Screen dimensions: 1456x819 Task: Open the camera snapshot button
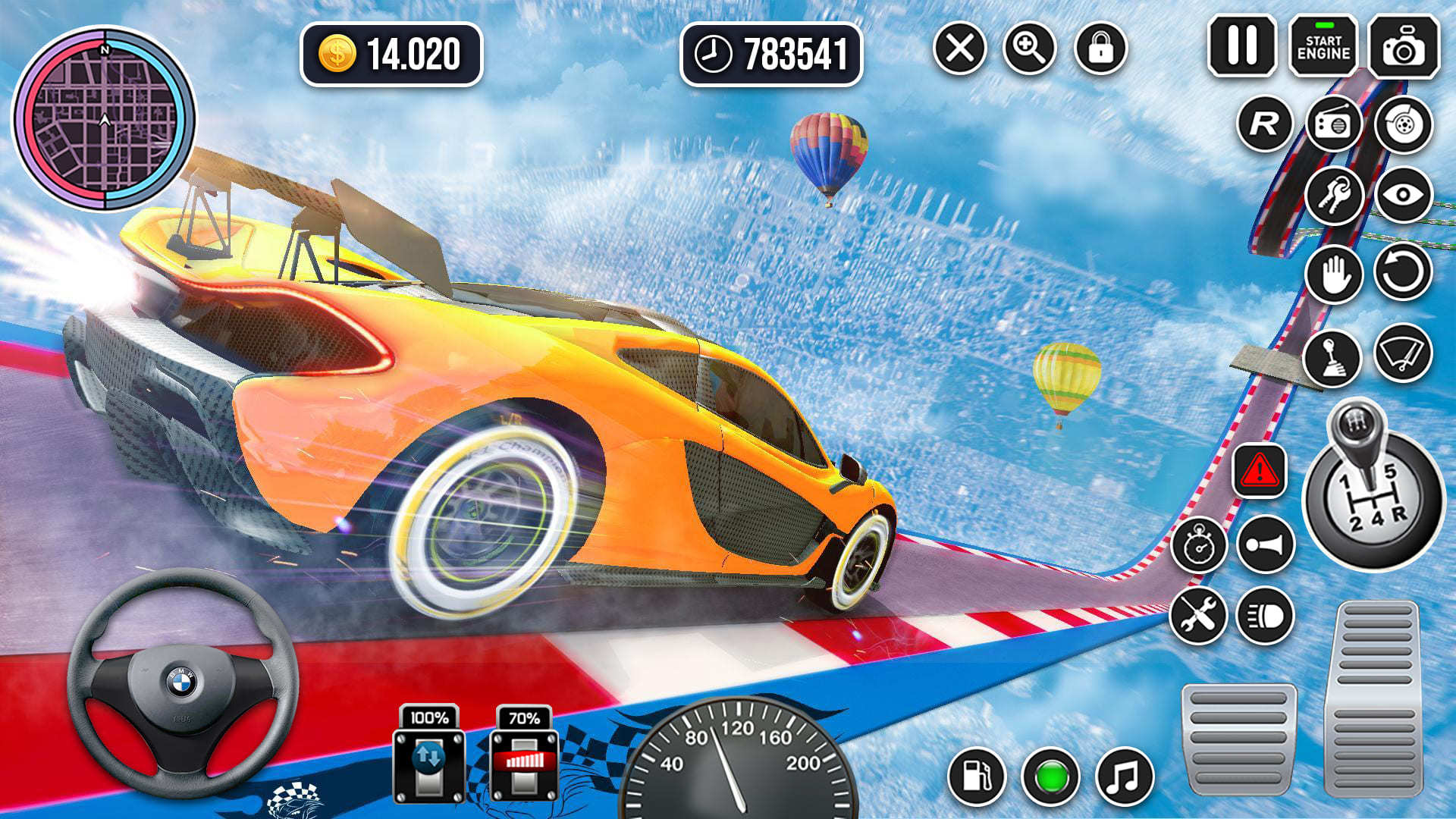pyautogui.click(x=1404, y=48)
